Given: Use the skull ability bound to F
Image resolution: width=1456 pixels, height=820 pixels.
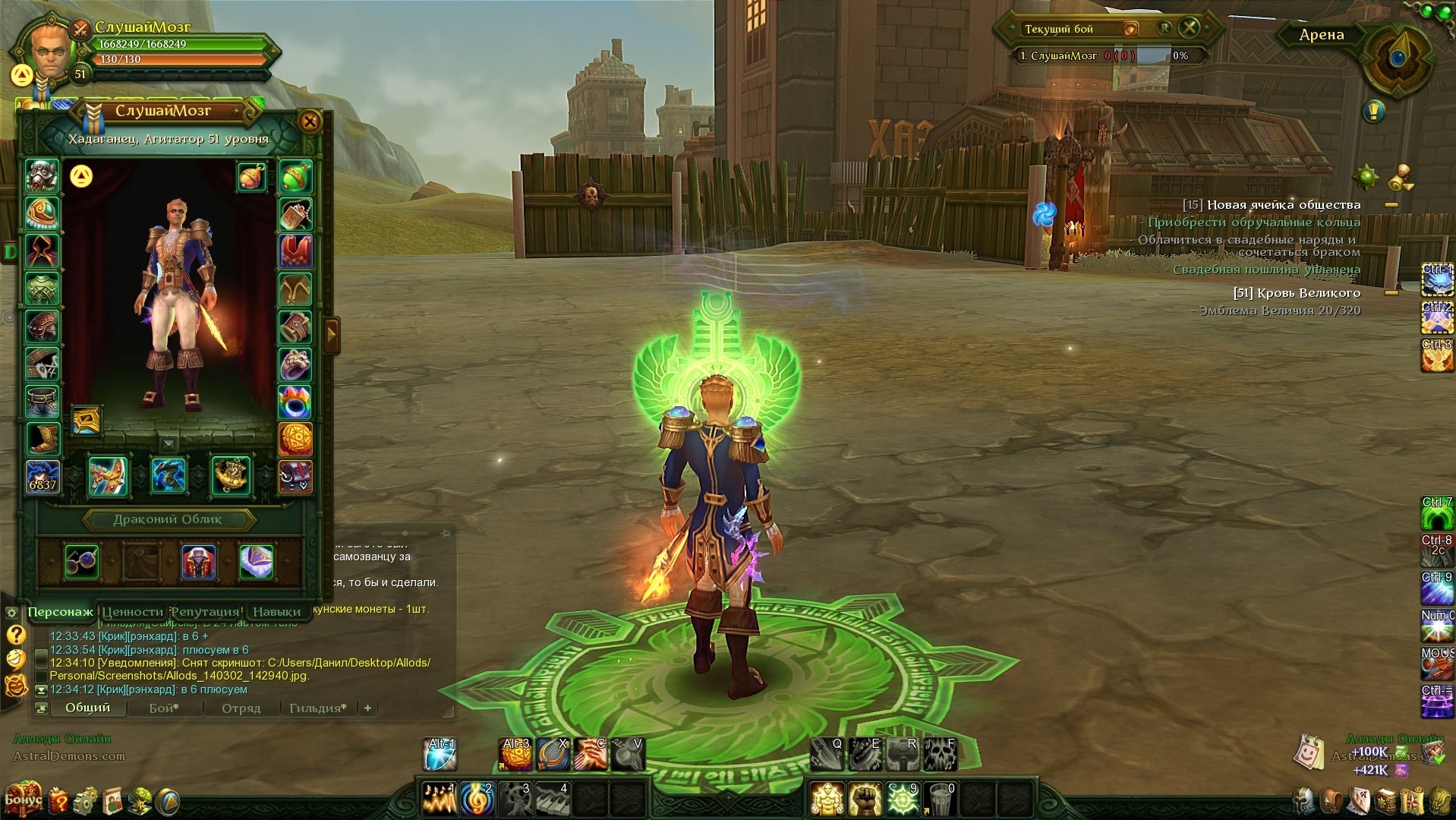Looking at the screenshot, I should [x=940, y=753].
